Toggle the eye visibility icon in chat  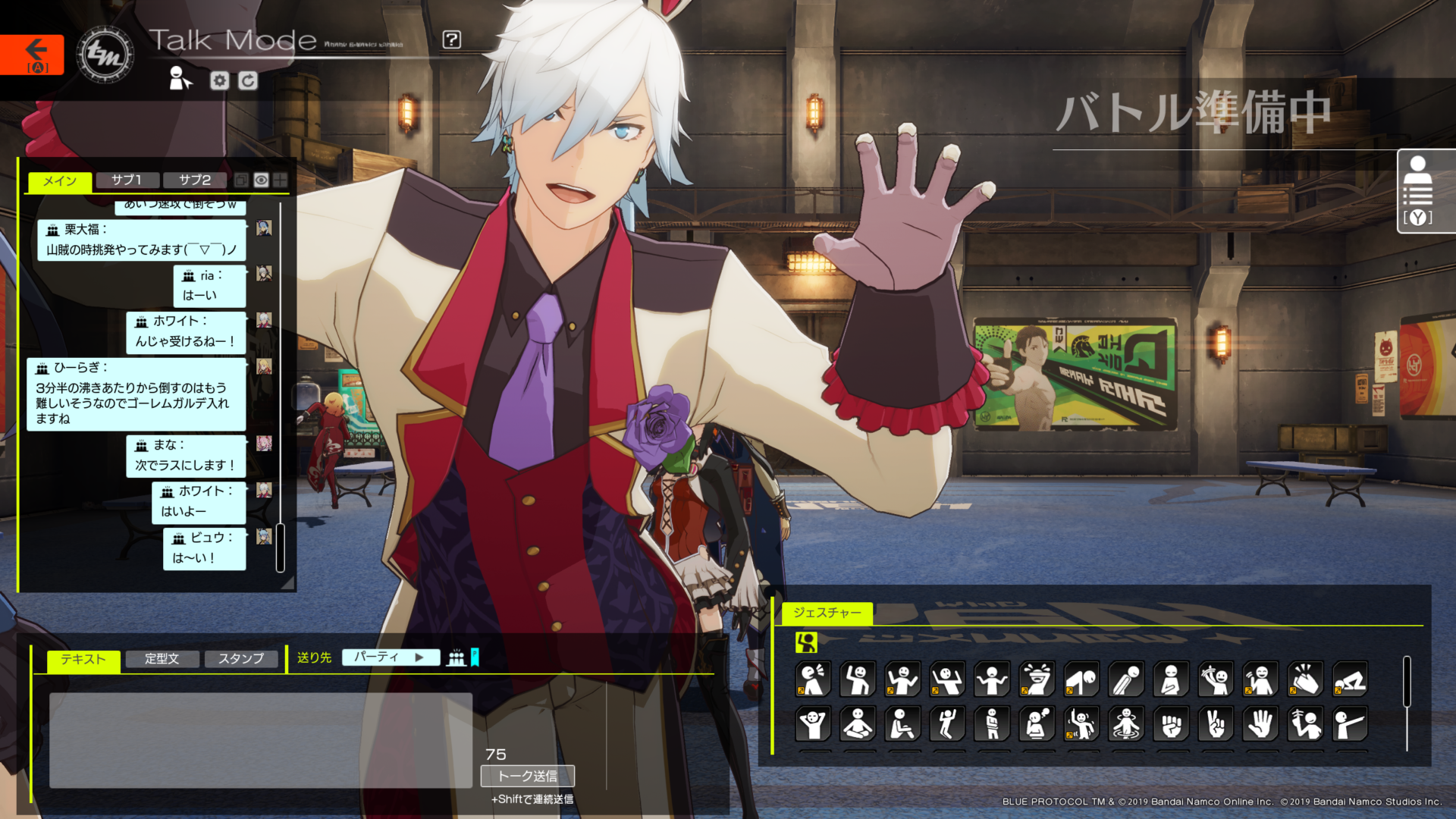[261, 180]
